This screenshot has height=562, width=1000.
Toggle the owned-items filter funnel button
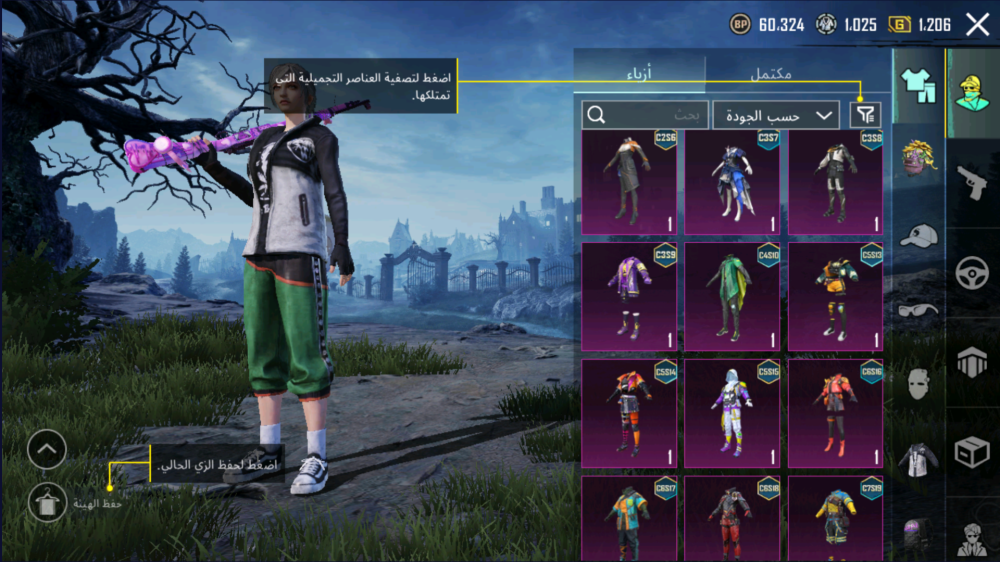[865, 115]
